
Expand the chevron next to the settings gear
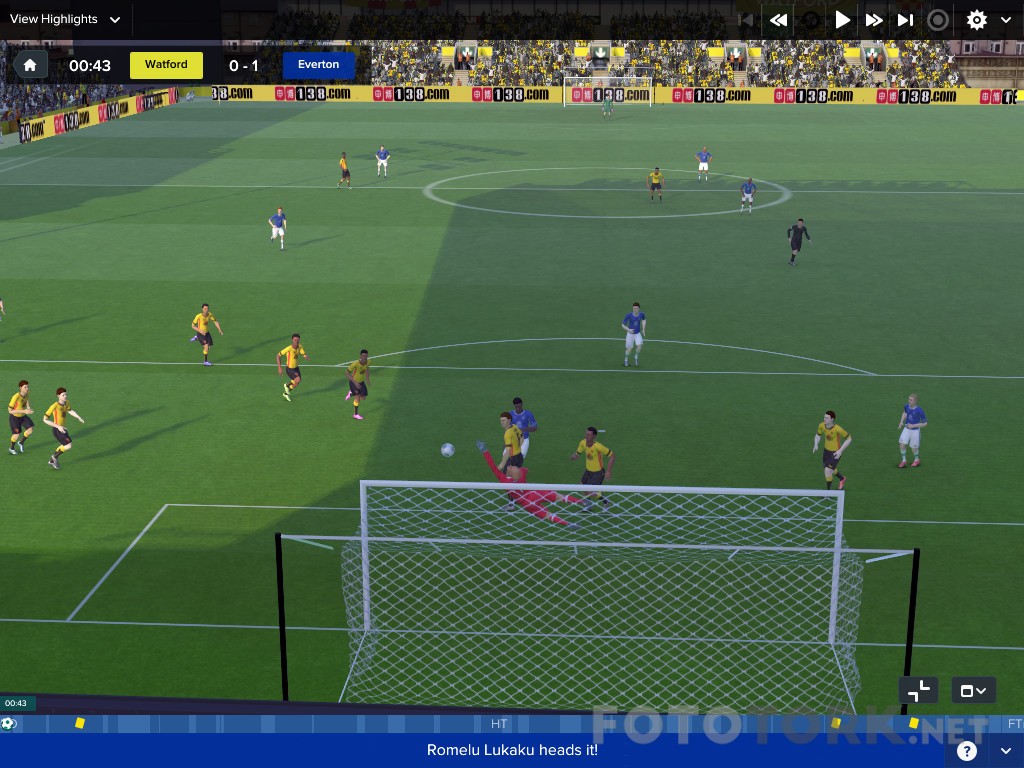[1006, 20]
